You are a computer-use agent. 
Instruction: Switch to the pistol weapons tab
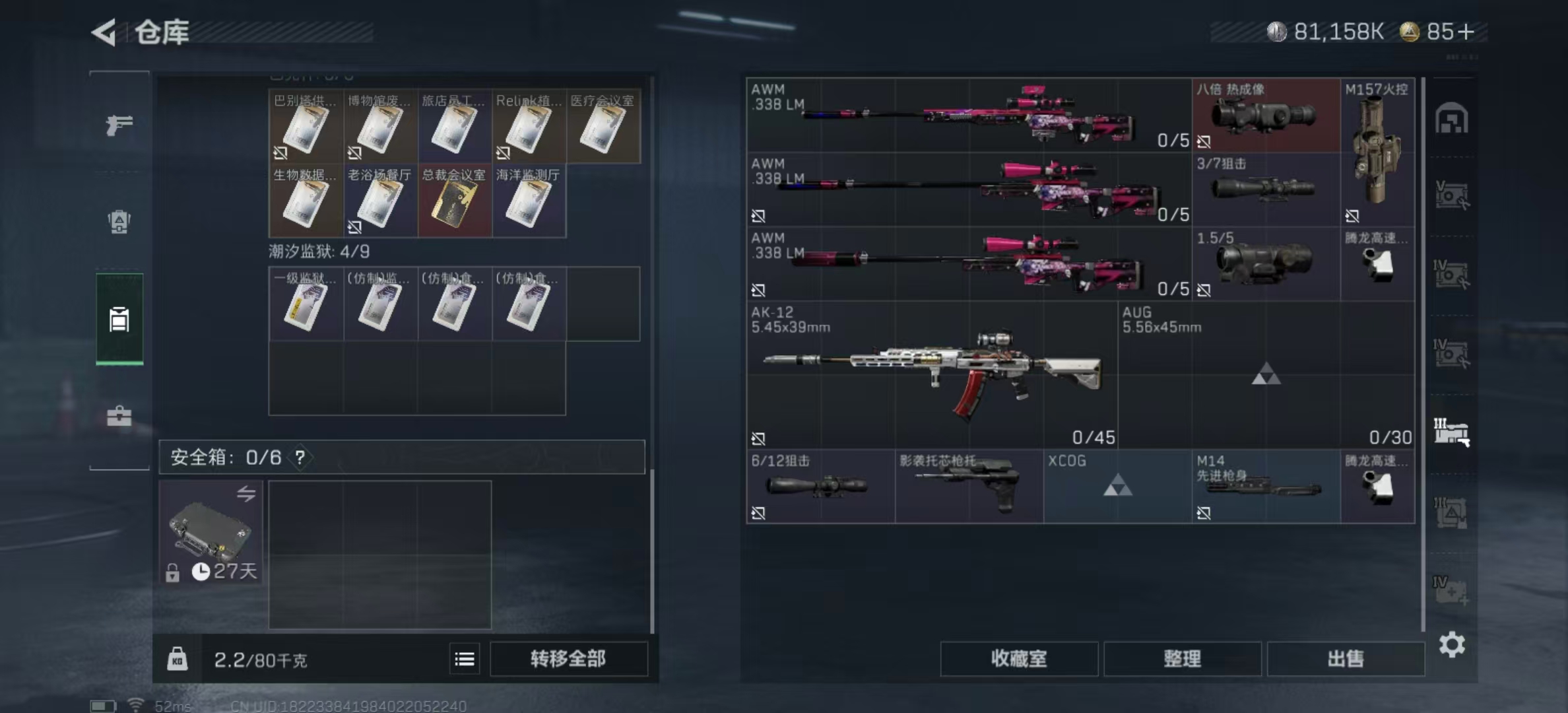pyautogui.click(x=119, y=124)
